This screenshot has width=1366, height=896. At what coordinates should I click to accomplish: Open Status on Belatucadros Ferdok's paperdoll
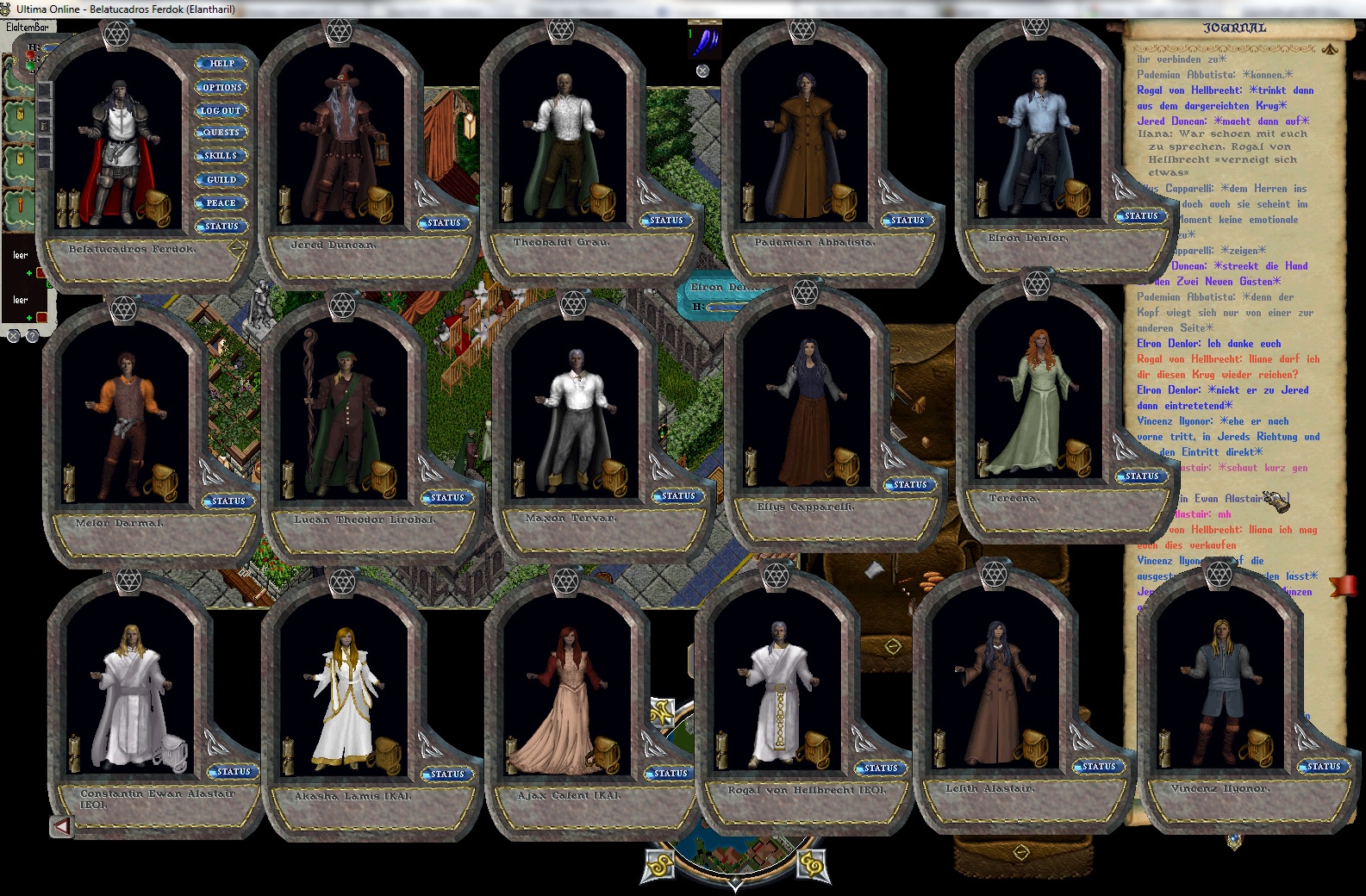[221, 227]
